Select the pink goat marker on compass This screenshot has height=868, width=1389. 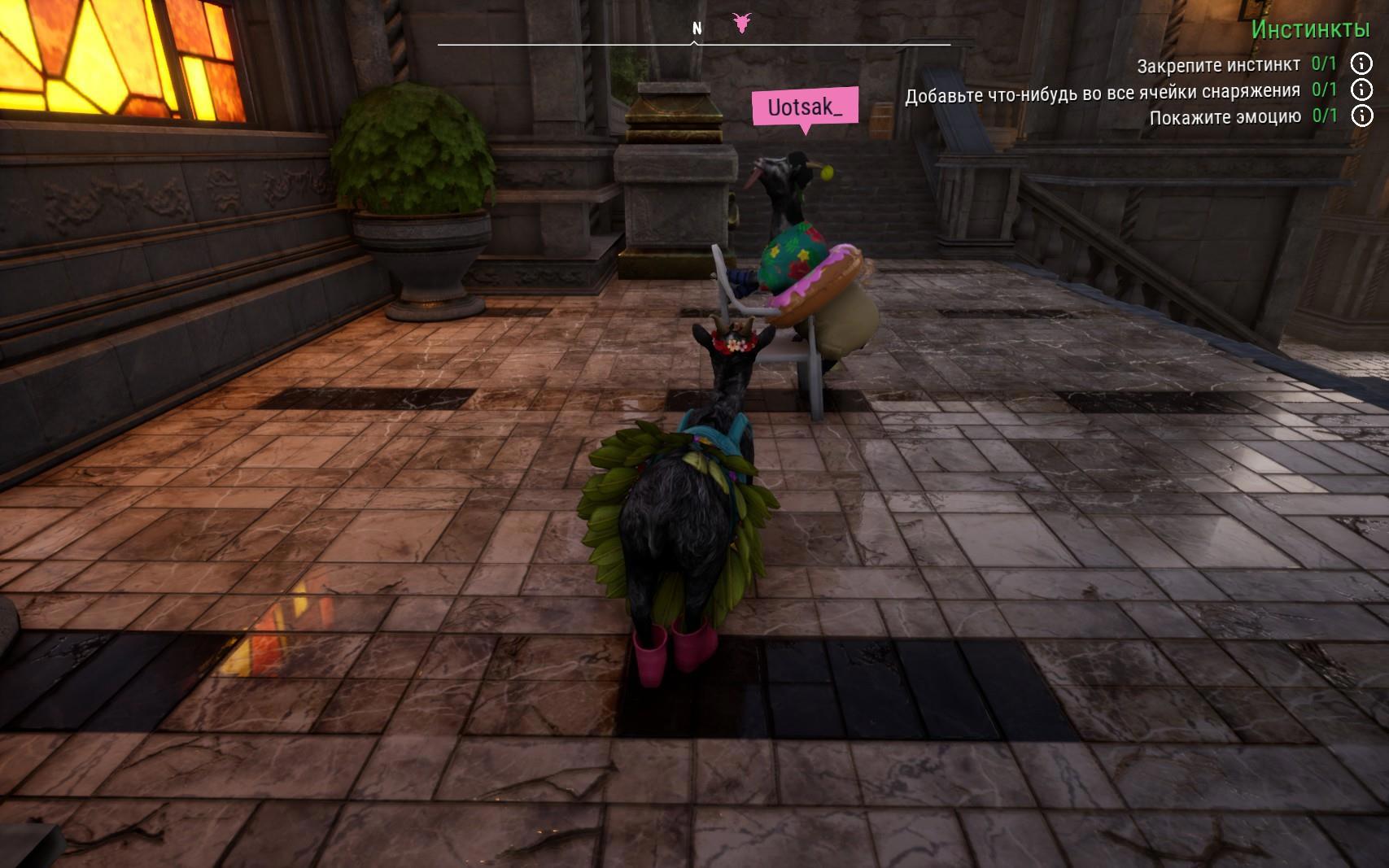(x=741, y=23)
